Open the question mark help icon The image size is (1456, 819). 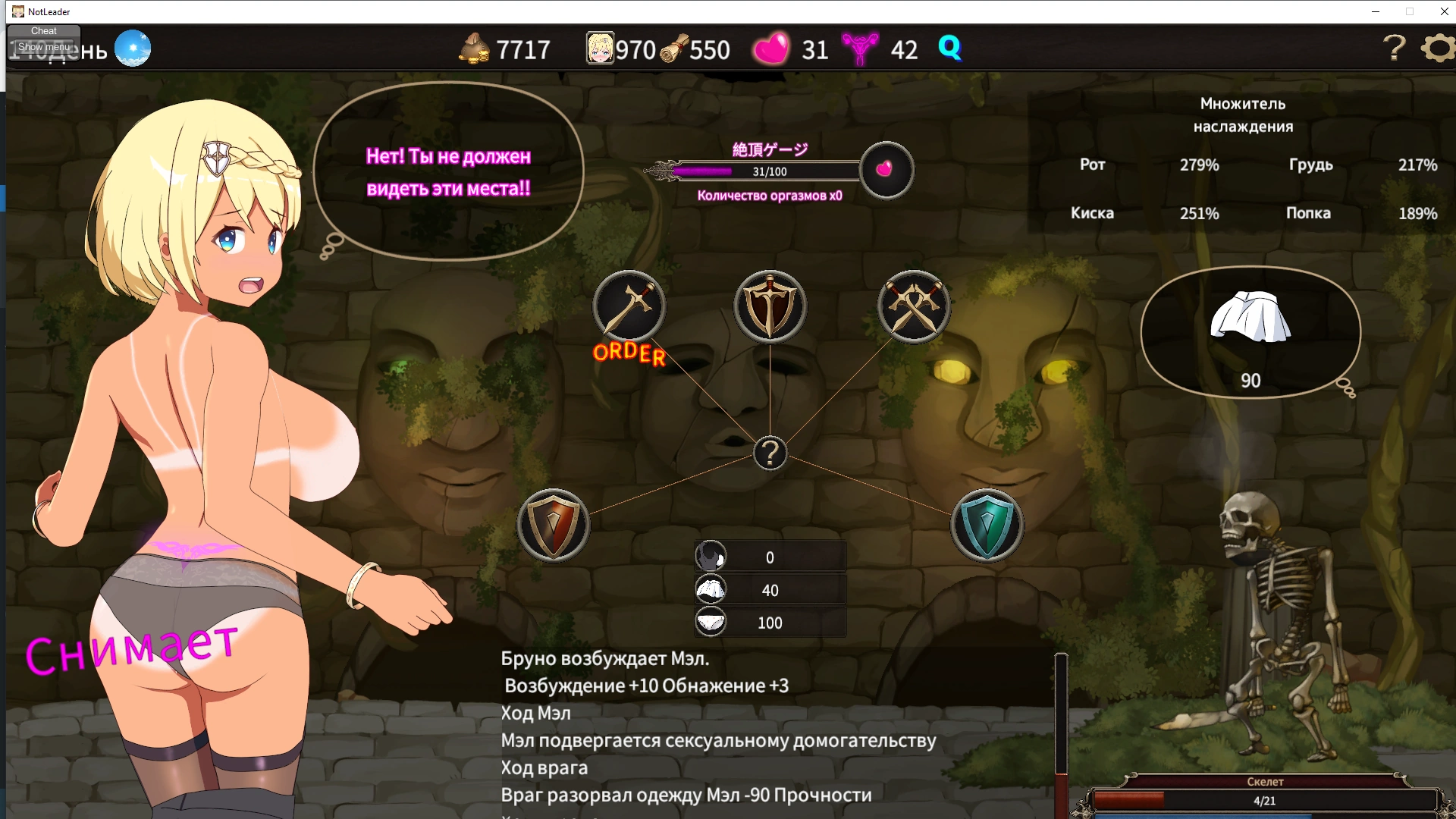tap(1394, 49)
